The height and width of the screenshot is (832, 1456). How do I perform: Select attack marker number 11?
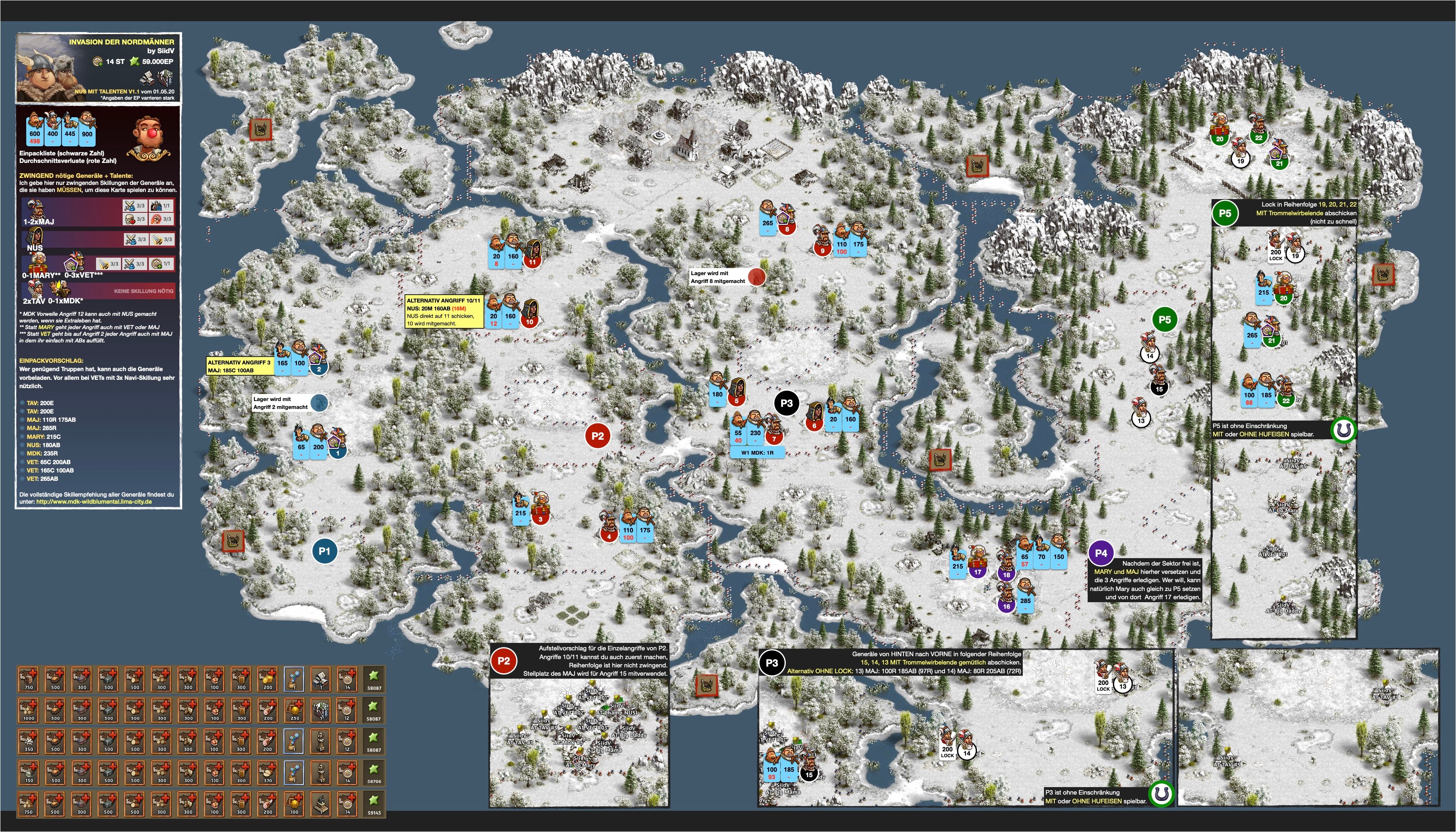tap(532, 262)
